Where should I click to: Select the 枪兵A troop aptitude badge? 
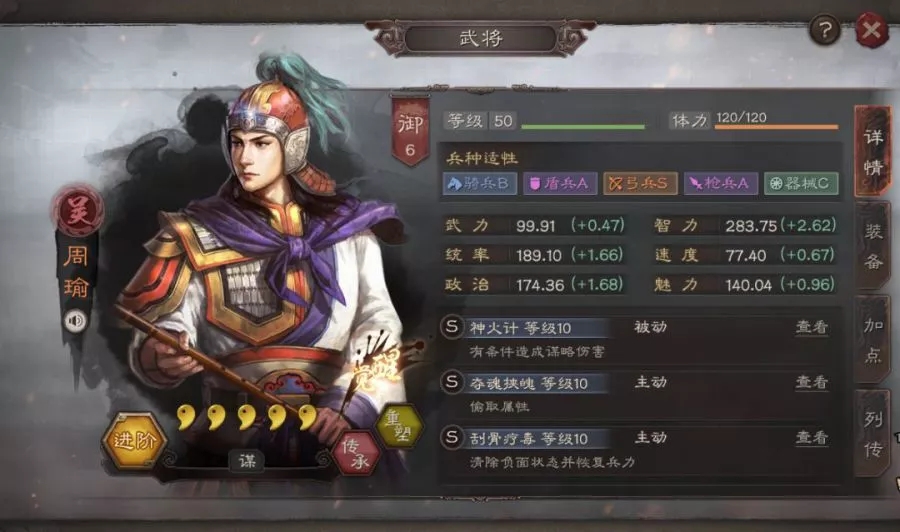(x=719, y=184)
